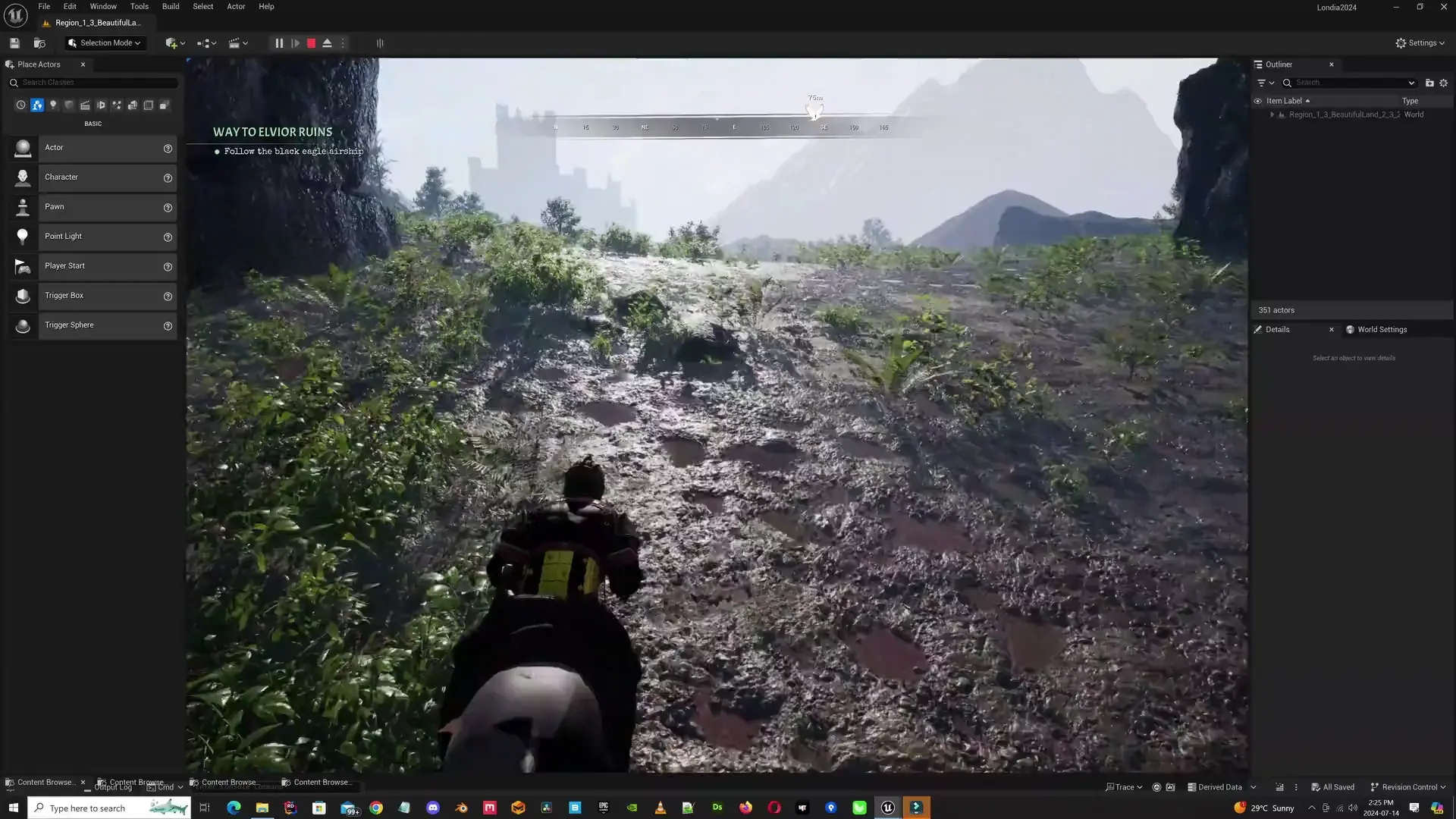The width and height of the screenshot is (1456, 819).
Task: Eject from the player-controlled pawn
Action: pos(326,43)
